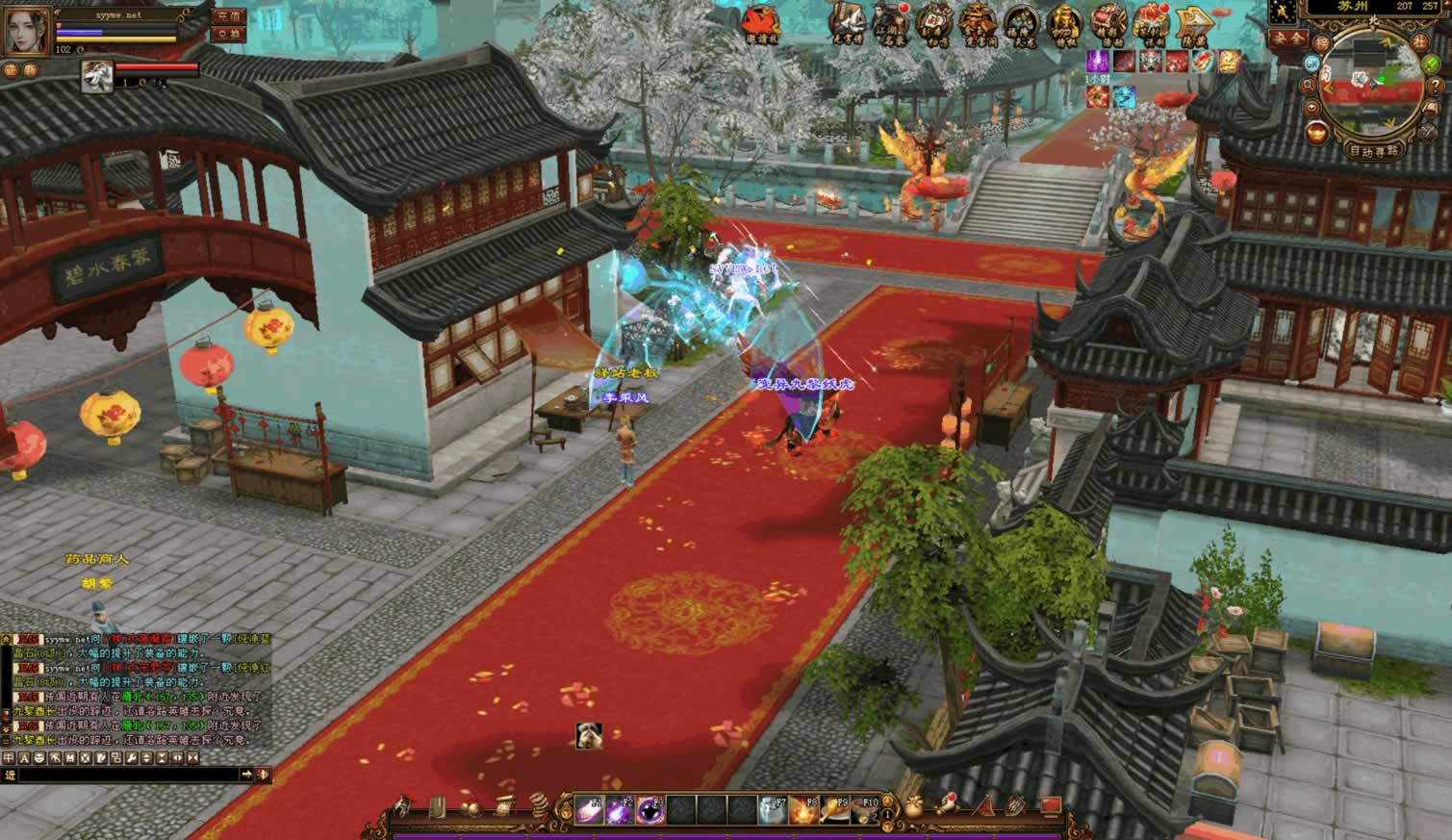
Task: Click the player character portrait
Action: 27,29
